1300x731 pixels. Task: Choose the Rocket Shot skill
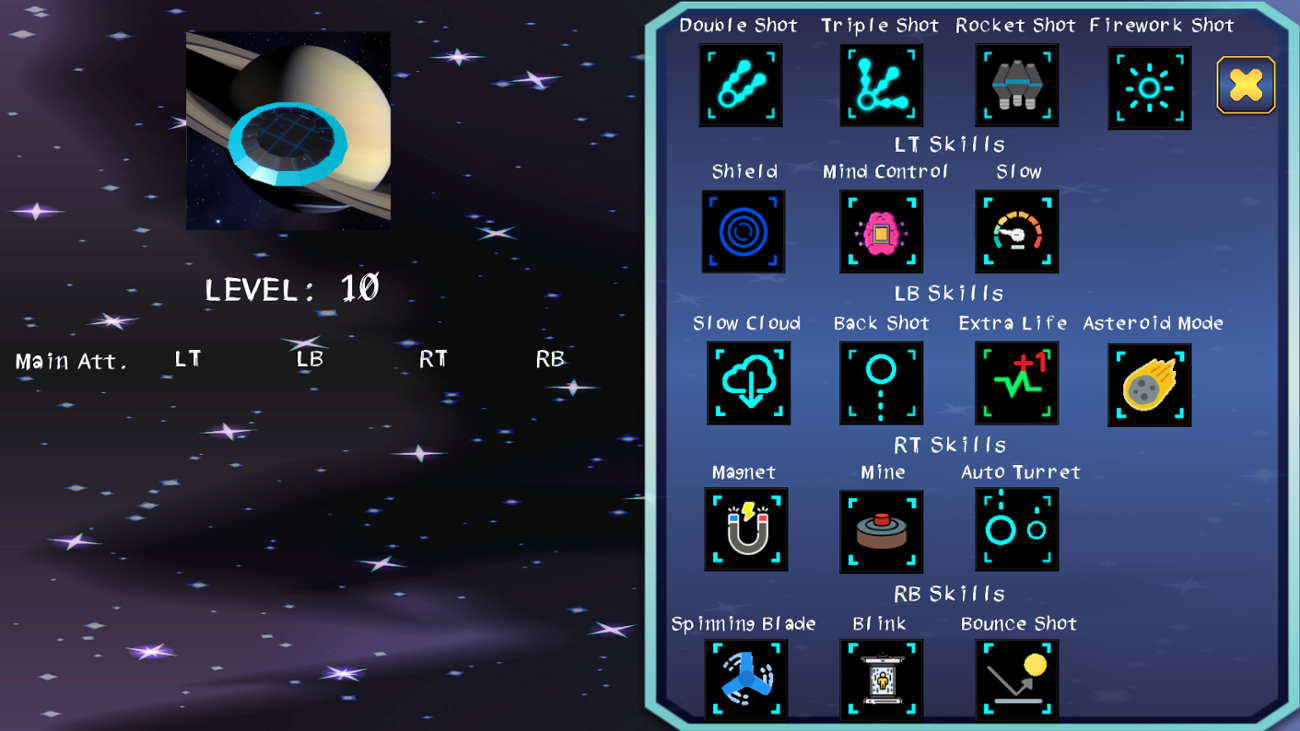tap(1016, 85)
